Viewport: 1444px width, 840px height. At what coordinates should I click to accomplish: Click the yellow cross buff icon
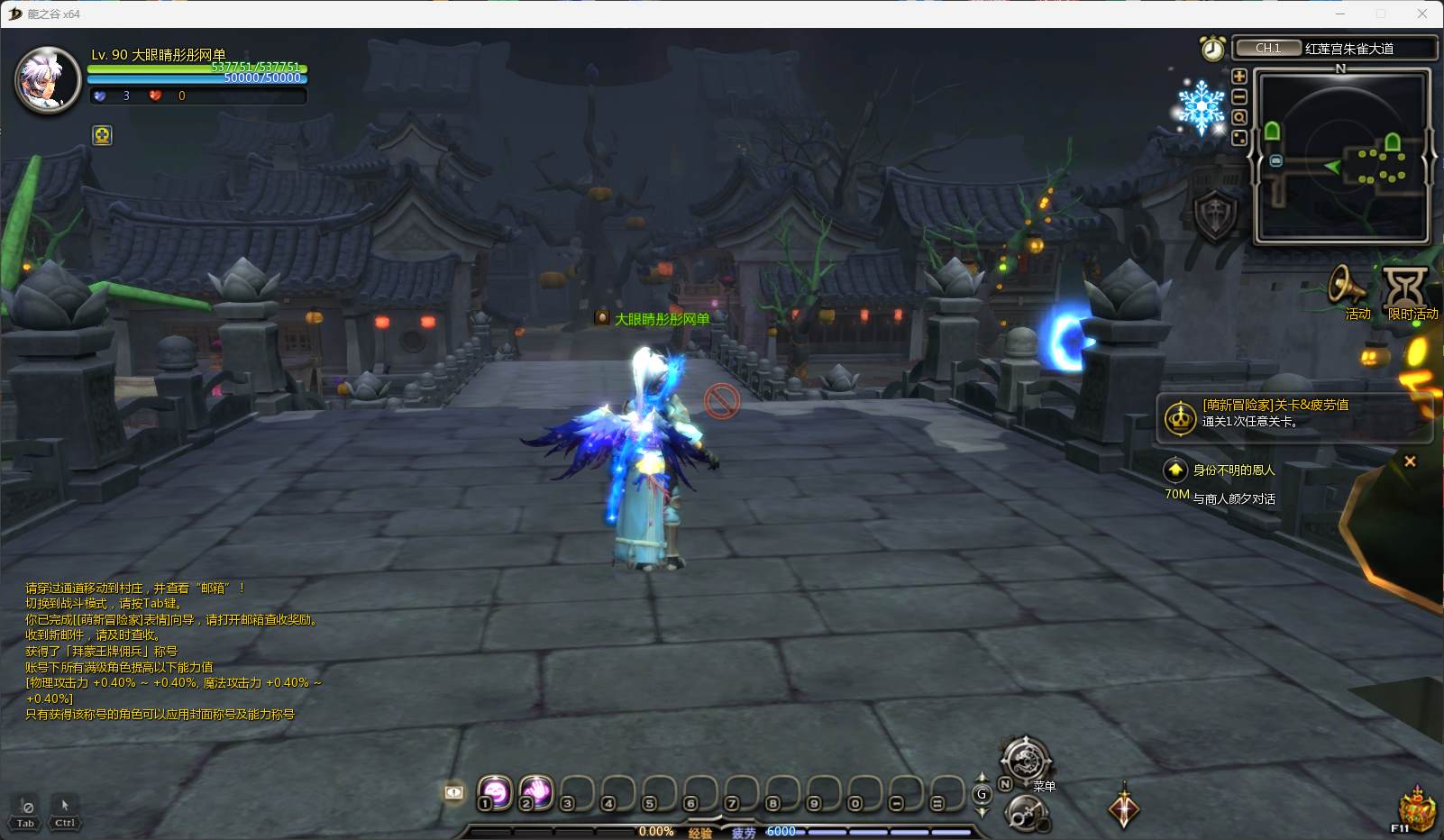[103, 135]
